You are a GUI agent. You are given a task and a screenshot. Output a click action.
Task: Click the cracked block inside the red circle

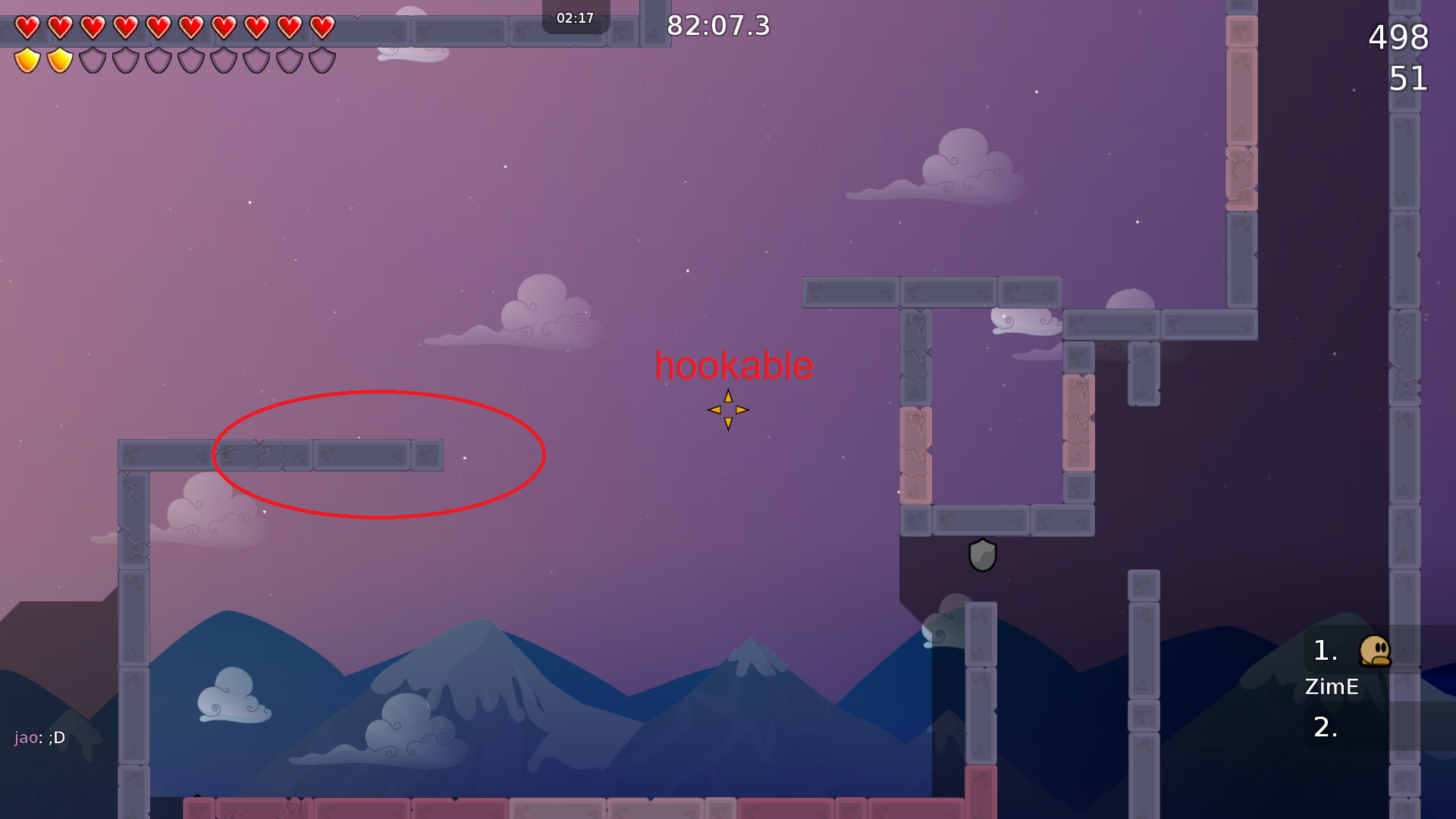258,455
